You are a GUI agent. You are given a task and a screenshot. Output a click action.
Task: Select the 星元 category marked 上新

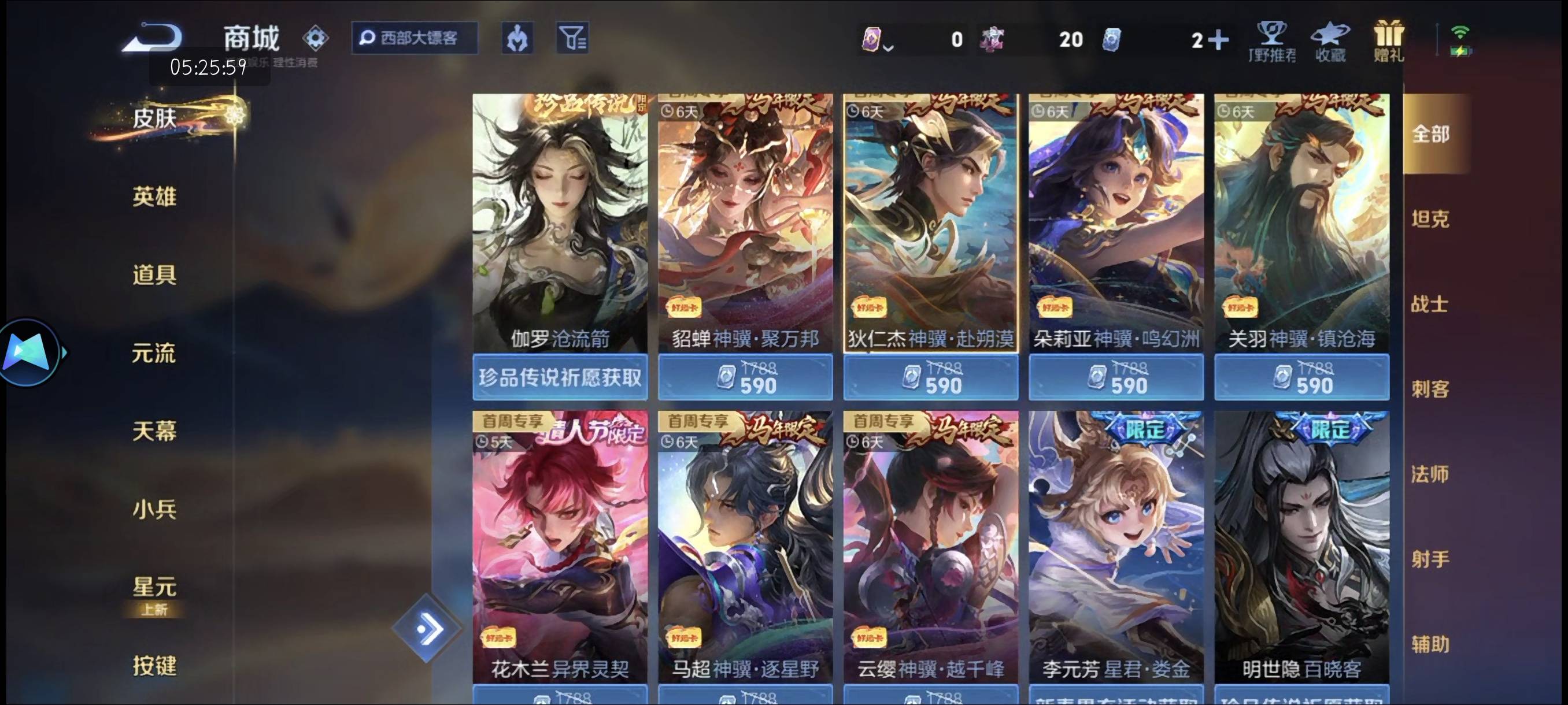(154, 587)
